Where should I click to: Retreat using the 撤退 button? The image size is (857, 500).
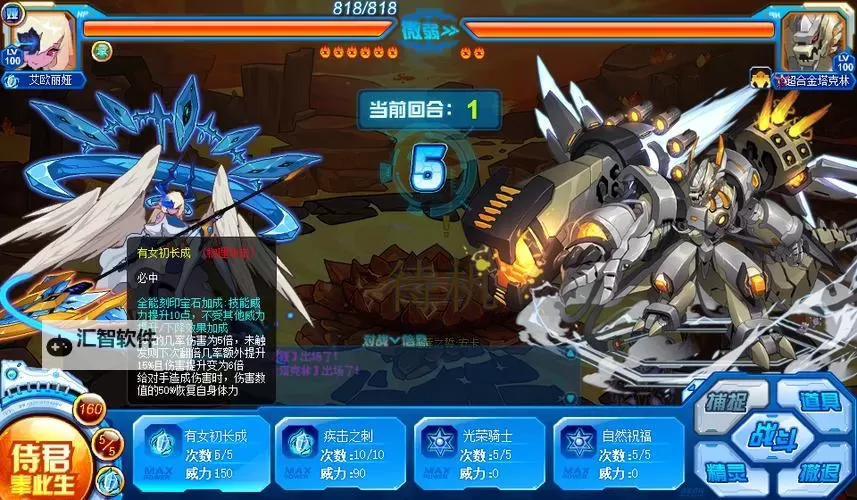819,471
